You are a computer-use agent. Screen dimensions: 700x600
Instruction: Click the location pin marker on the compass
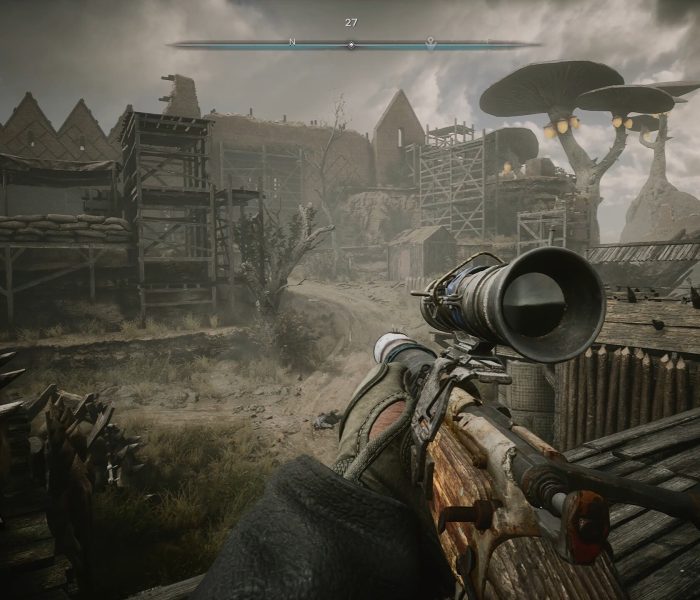pos(430,42)
